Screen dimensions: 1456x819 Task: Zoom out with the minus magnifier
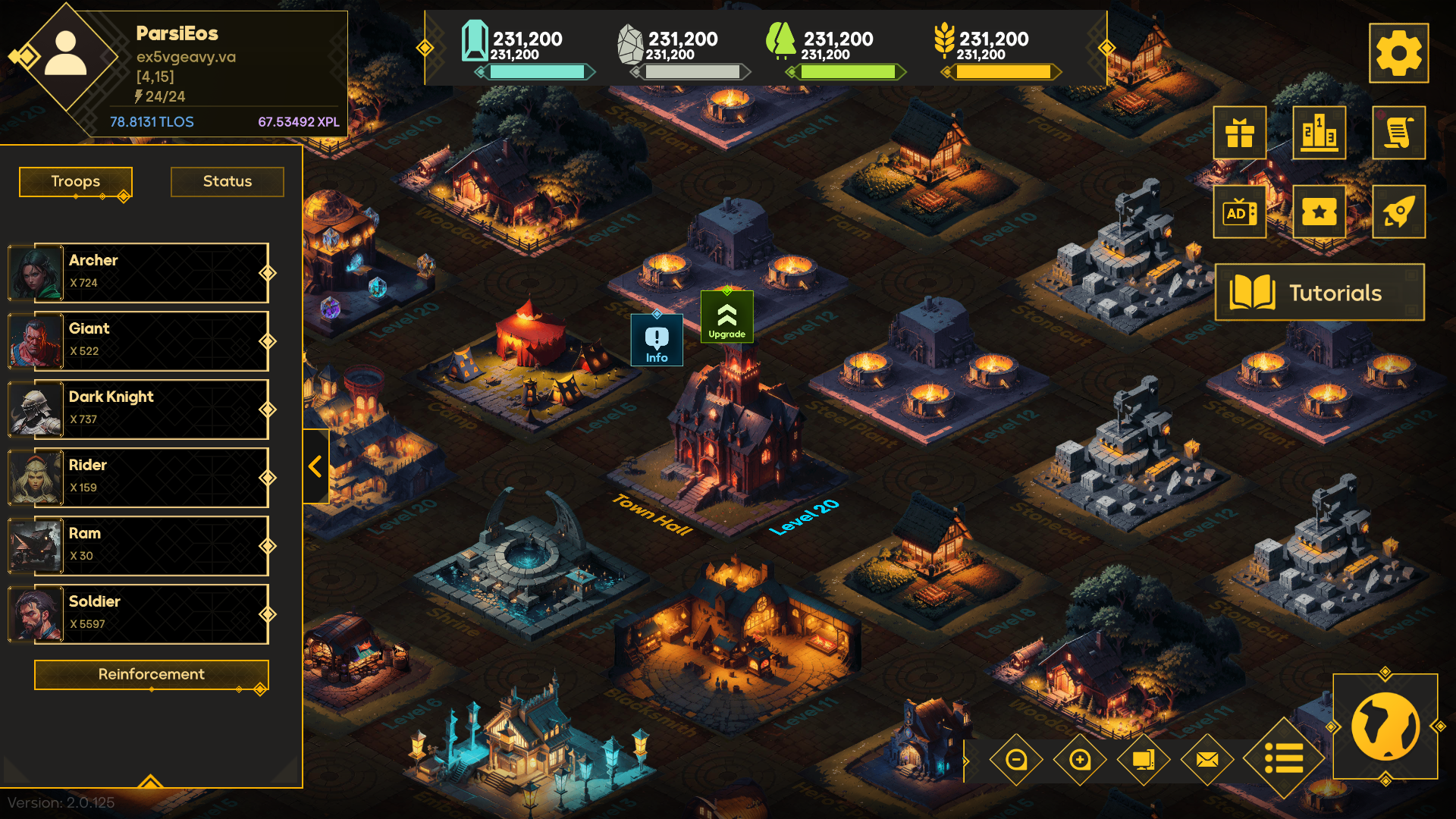tap(1016, 759)
